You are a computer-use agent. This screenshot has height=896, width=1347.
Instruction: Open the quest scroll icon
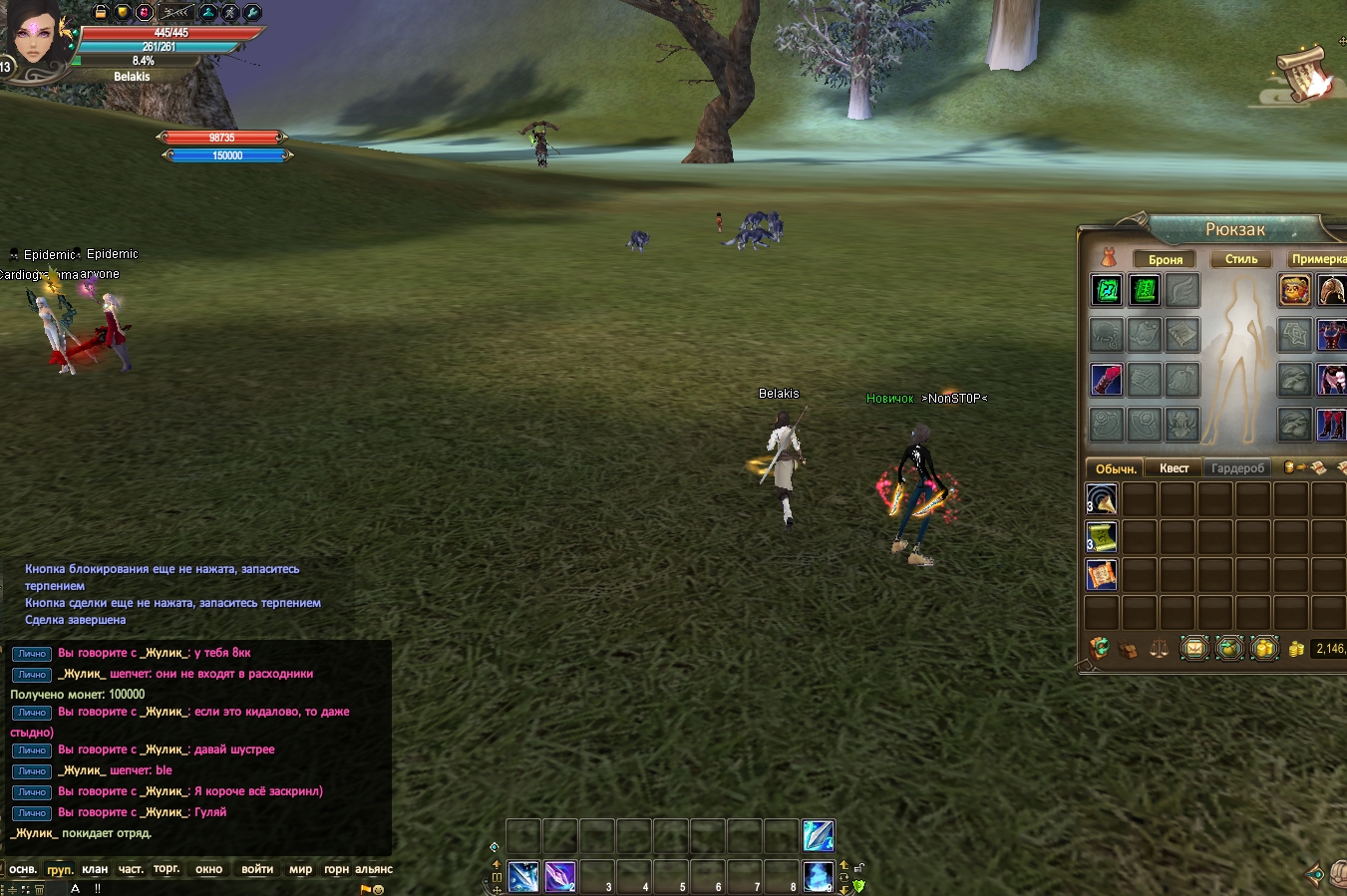tap(1303, 73)
